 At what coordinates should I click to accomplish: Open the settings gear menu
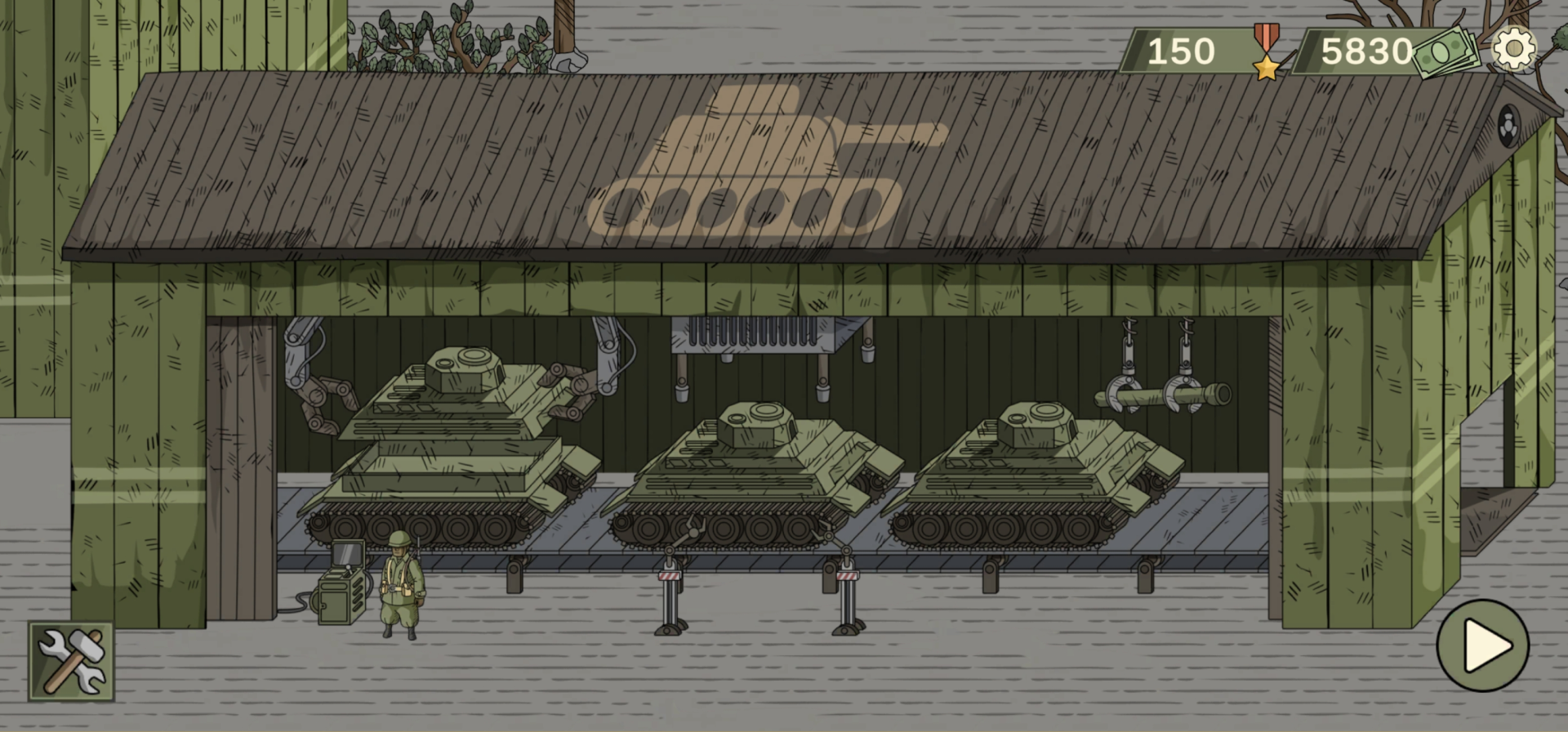(x=1515, y=49)
